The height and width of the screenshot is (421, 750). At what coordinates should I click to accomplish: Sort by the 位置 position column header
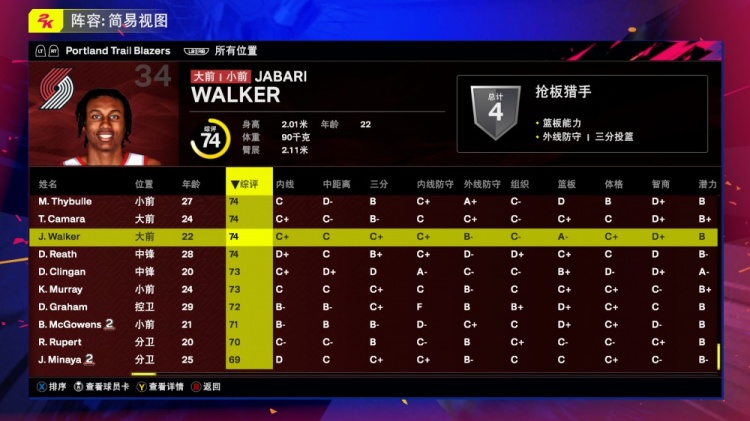click(144, 184)
